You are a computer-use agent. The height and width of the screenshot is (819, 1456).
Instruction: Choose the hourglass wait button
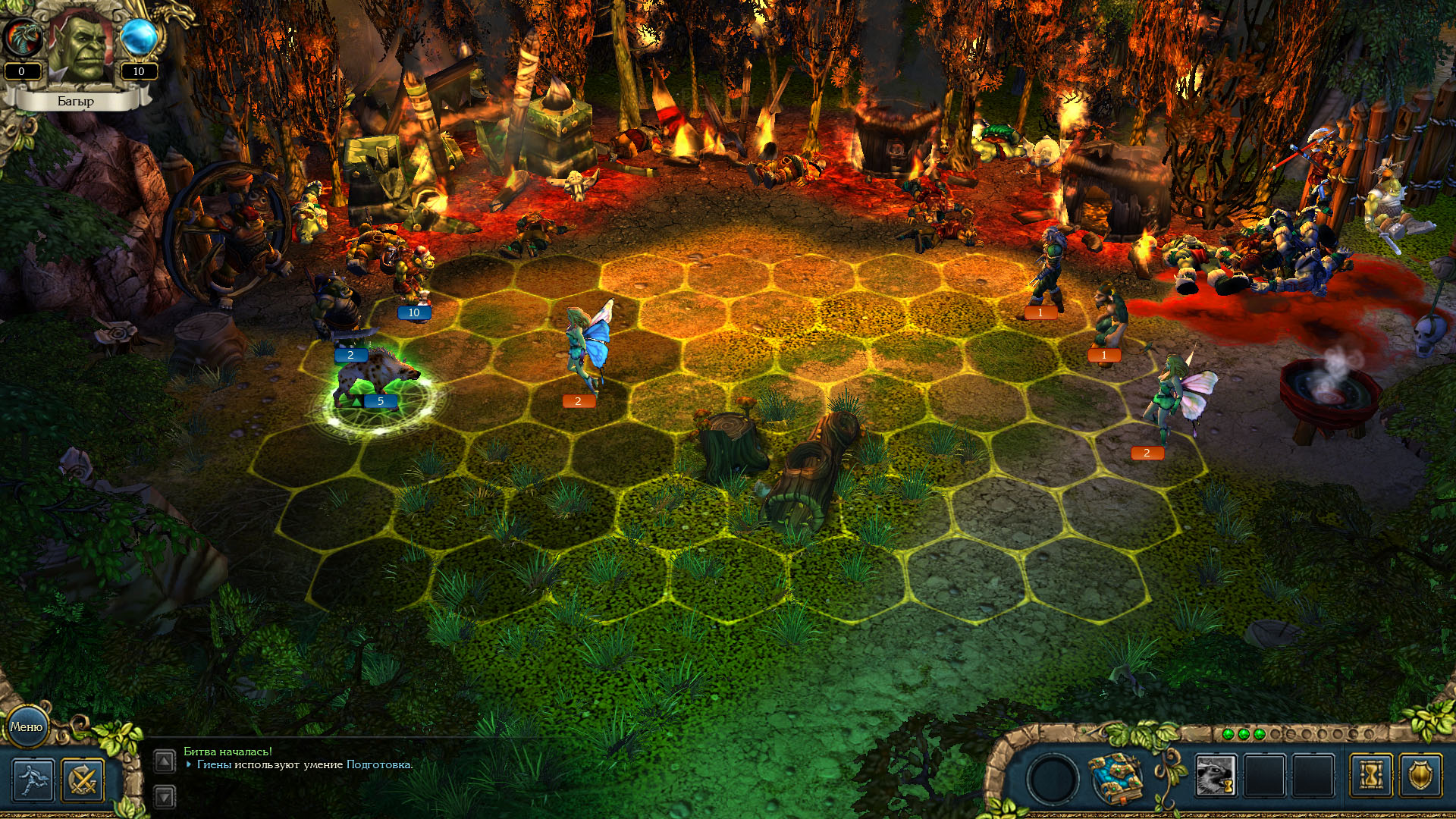[x=1371, y=776]
